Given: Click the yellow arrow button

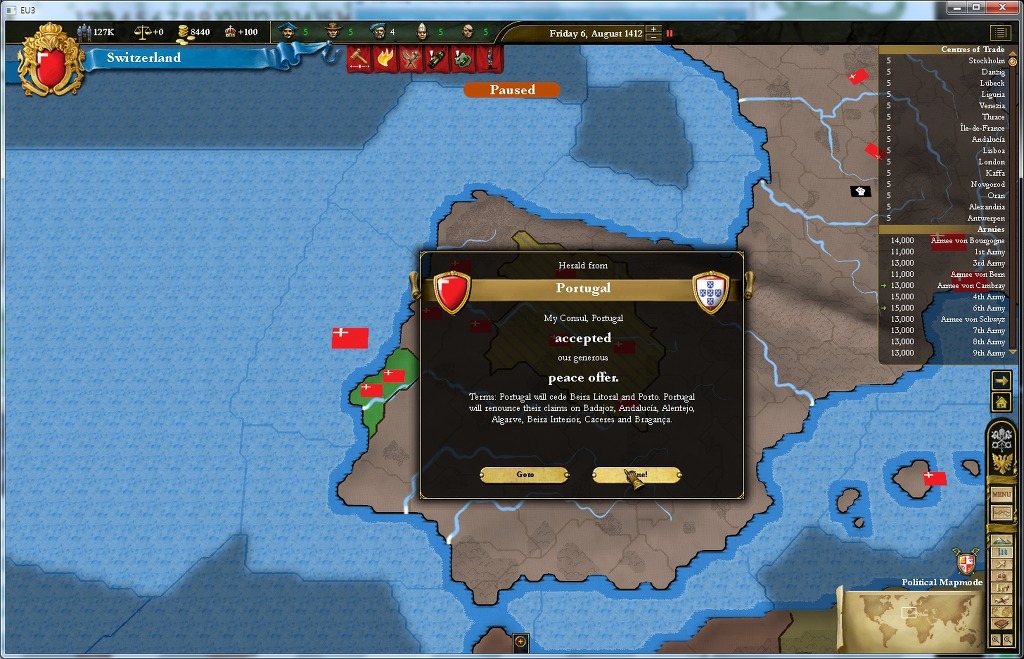Looking at the screenshot, I should pyautogui.click(x=1001, y=380).
